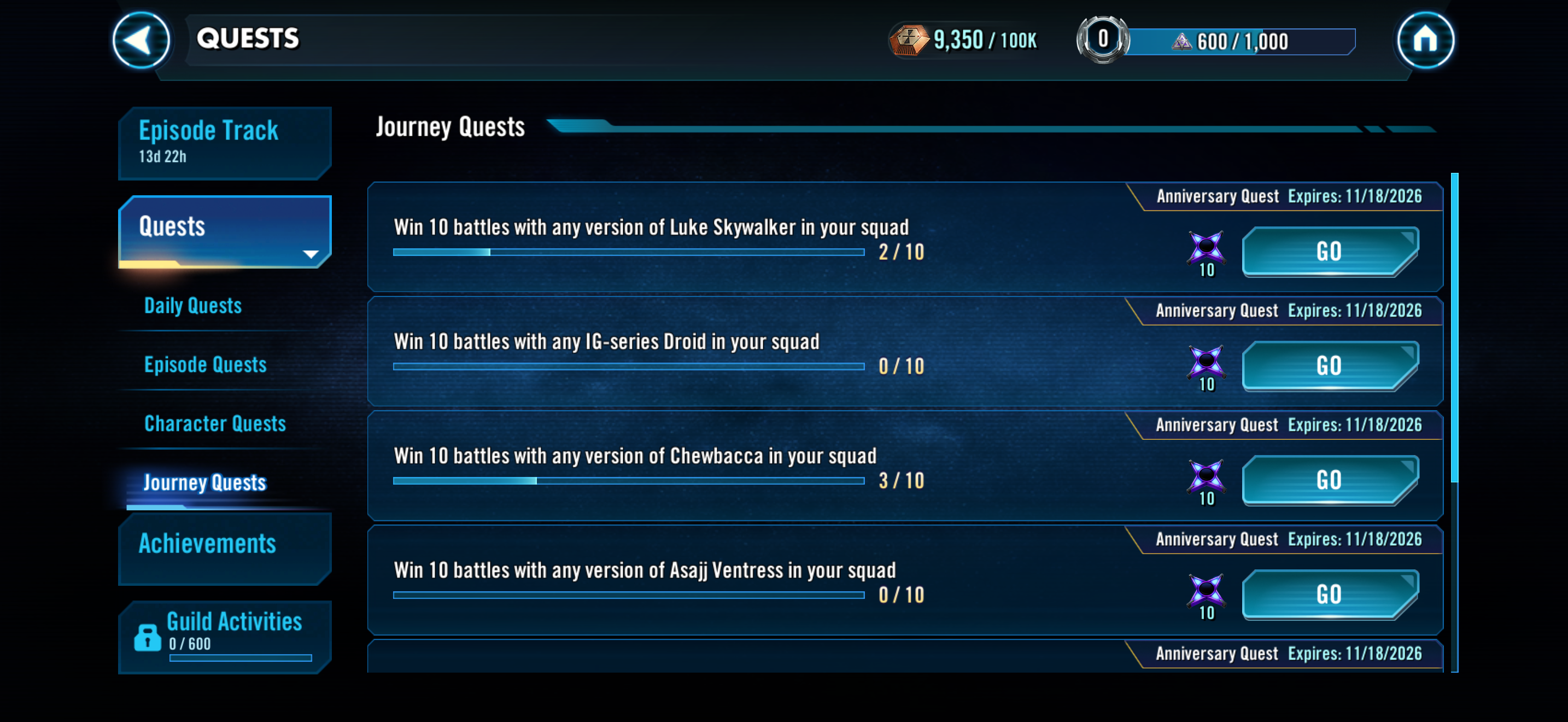The height and width of the screenshot is (722, 1568).
Task: Select Character Quests category
Action: pos(215,424)
